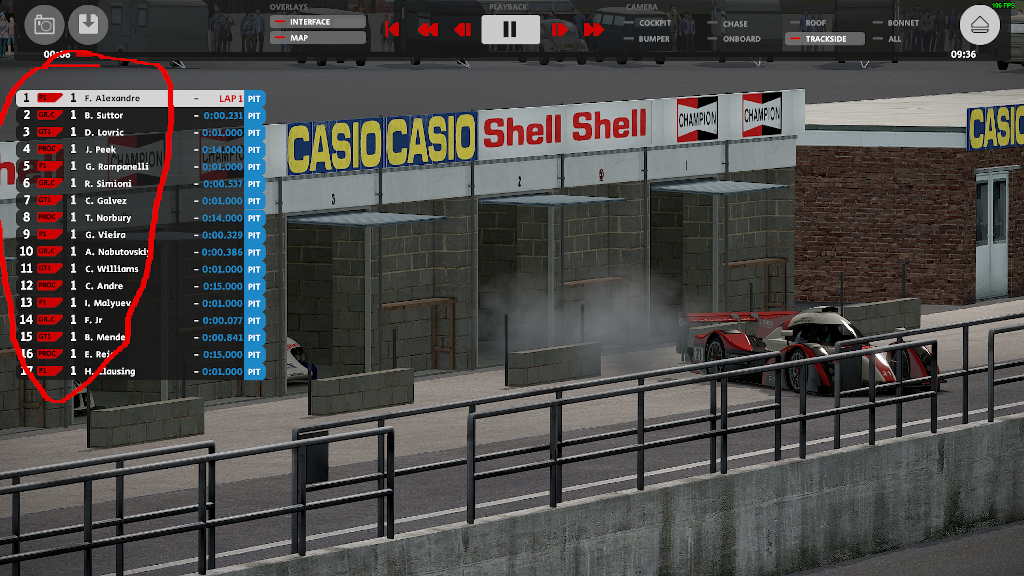This screenshot has width=1024, height=576.
Task: Toggle the Interface overlay
Action: (317, 21)
